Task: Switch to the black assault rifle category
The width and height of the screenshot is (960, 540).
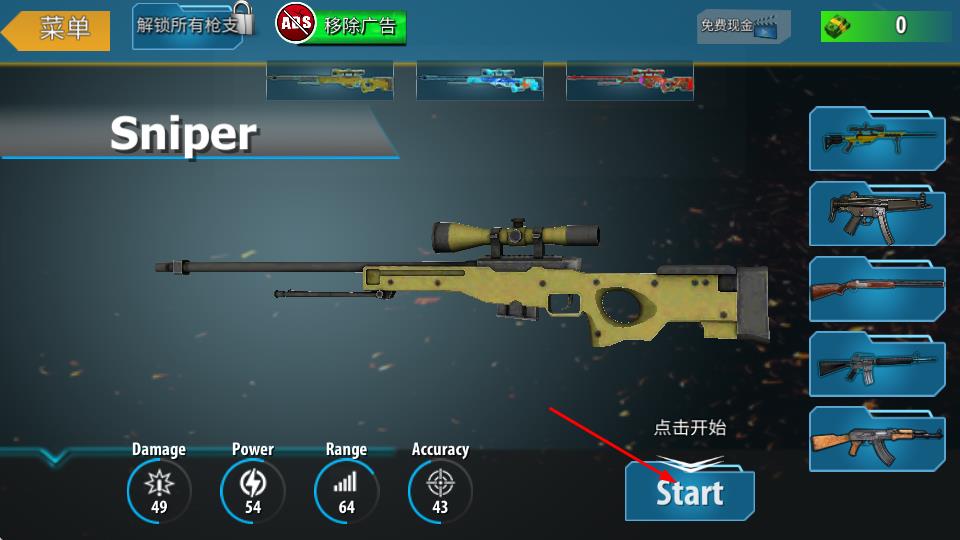Action: click(877, 364)
